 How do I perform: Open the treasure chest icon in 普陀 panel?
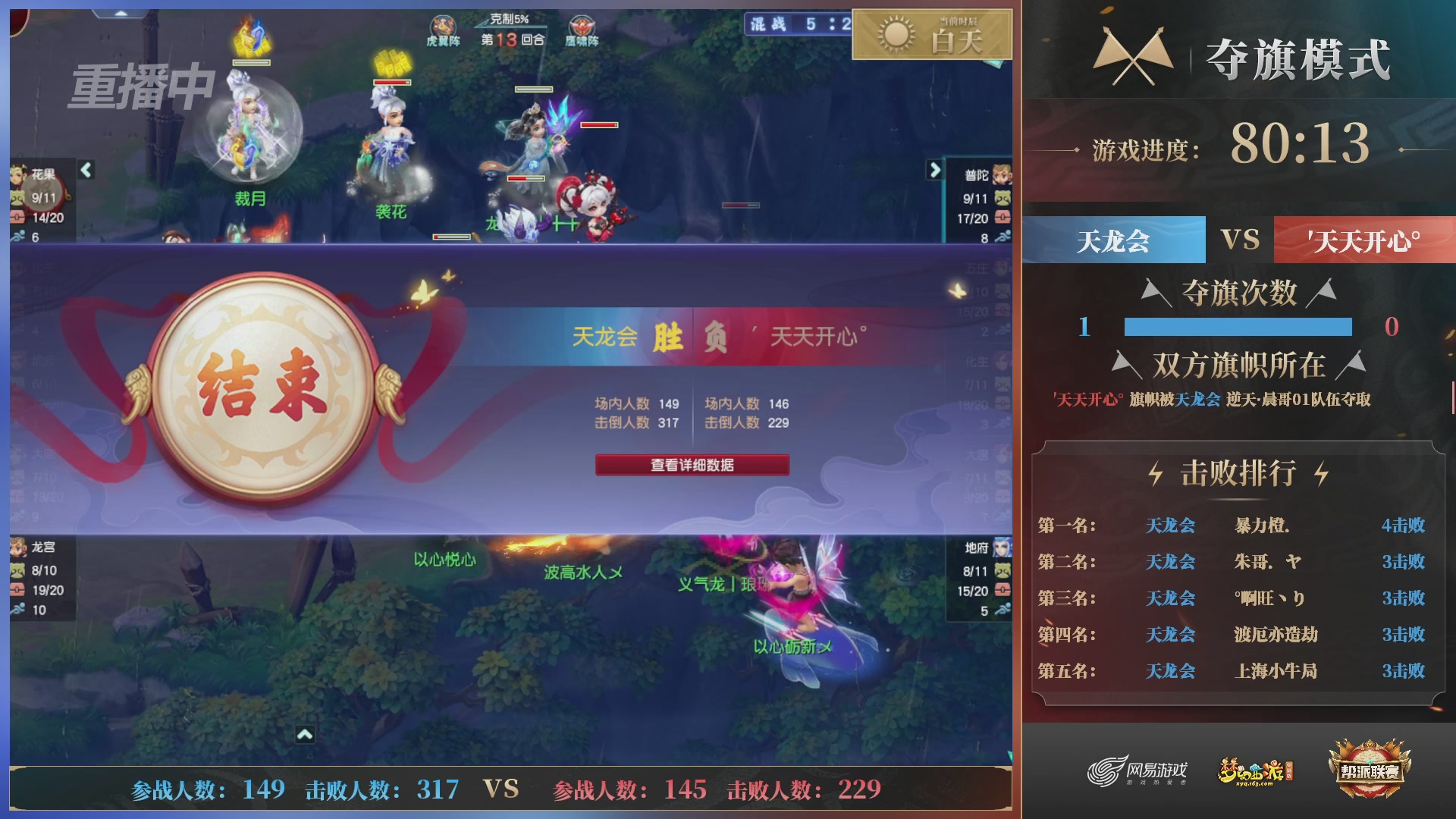[x=1003, y=218]
